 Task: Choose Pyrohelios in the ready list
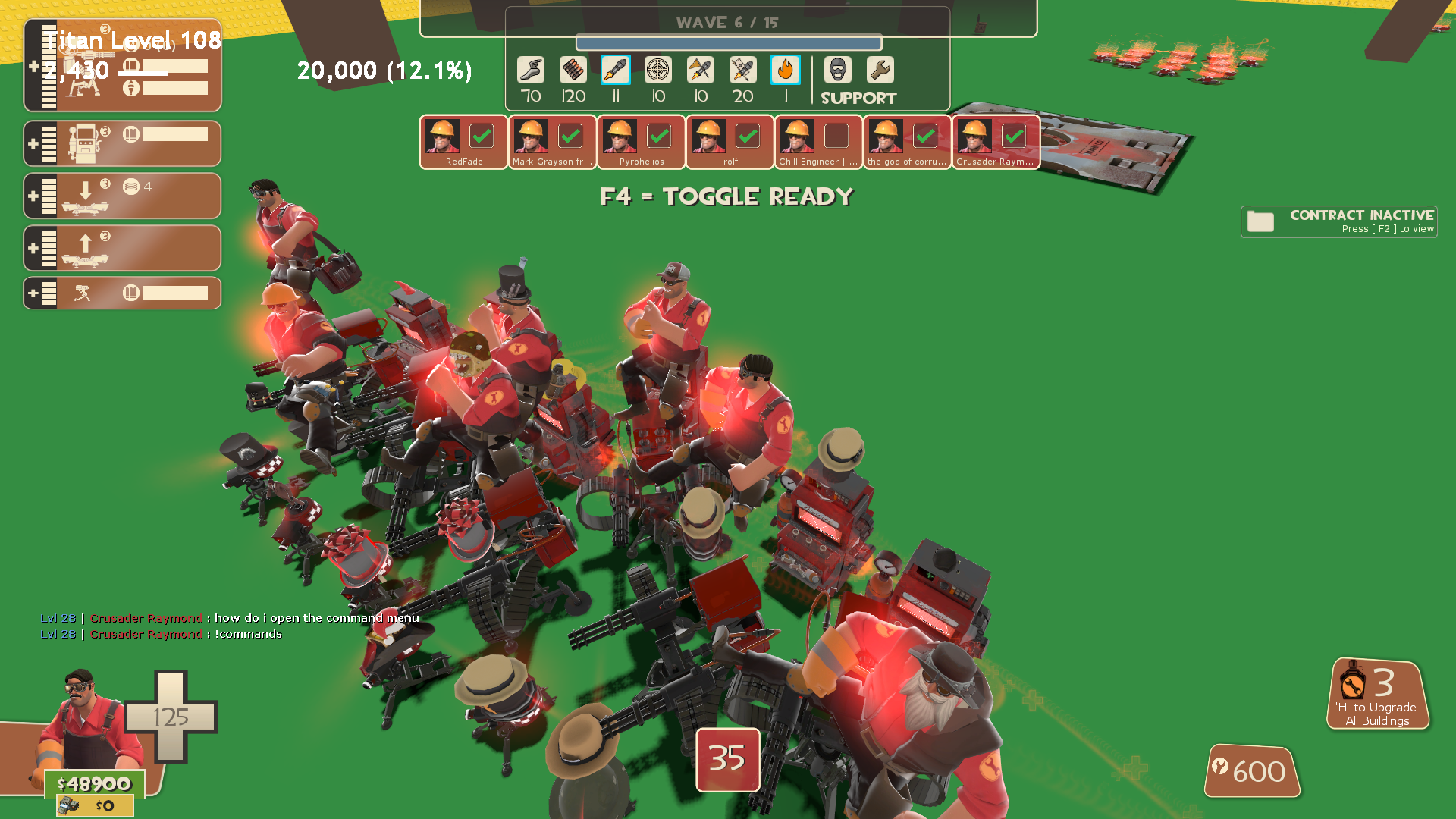[641, 142]
